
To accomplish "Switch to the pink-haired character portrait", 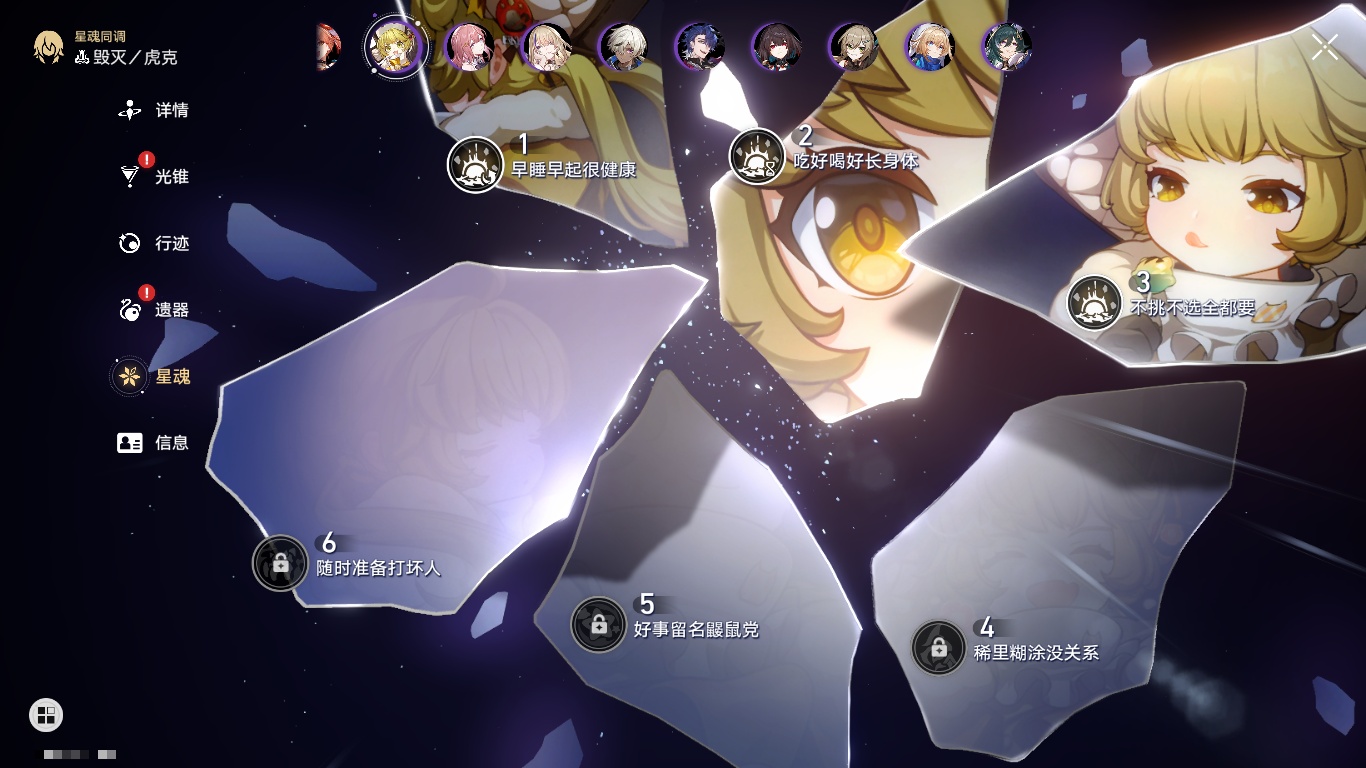I will [x=468, y=47].
